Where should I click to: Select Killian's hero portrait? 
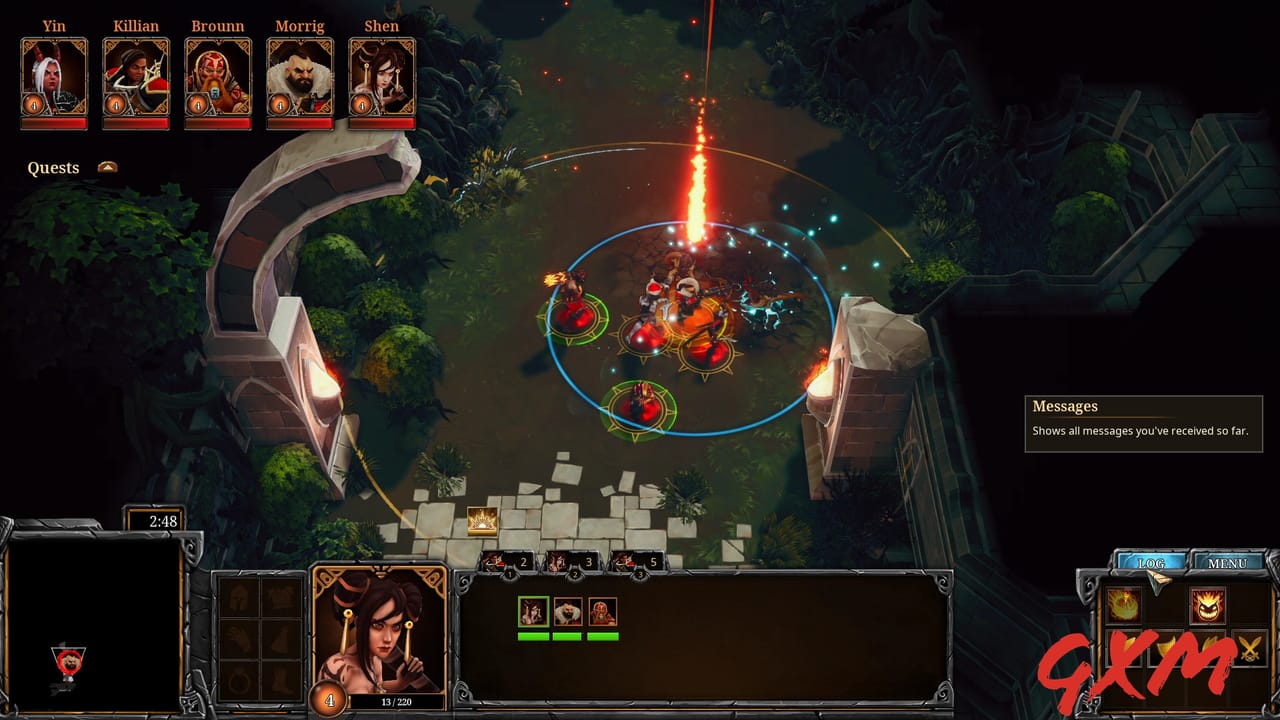click(136, 78)
